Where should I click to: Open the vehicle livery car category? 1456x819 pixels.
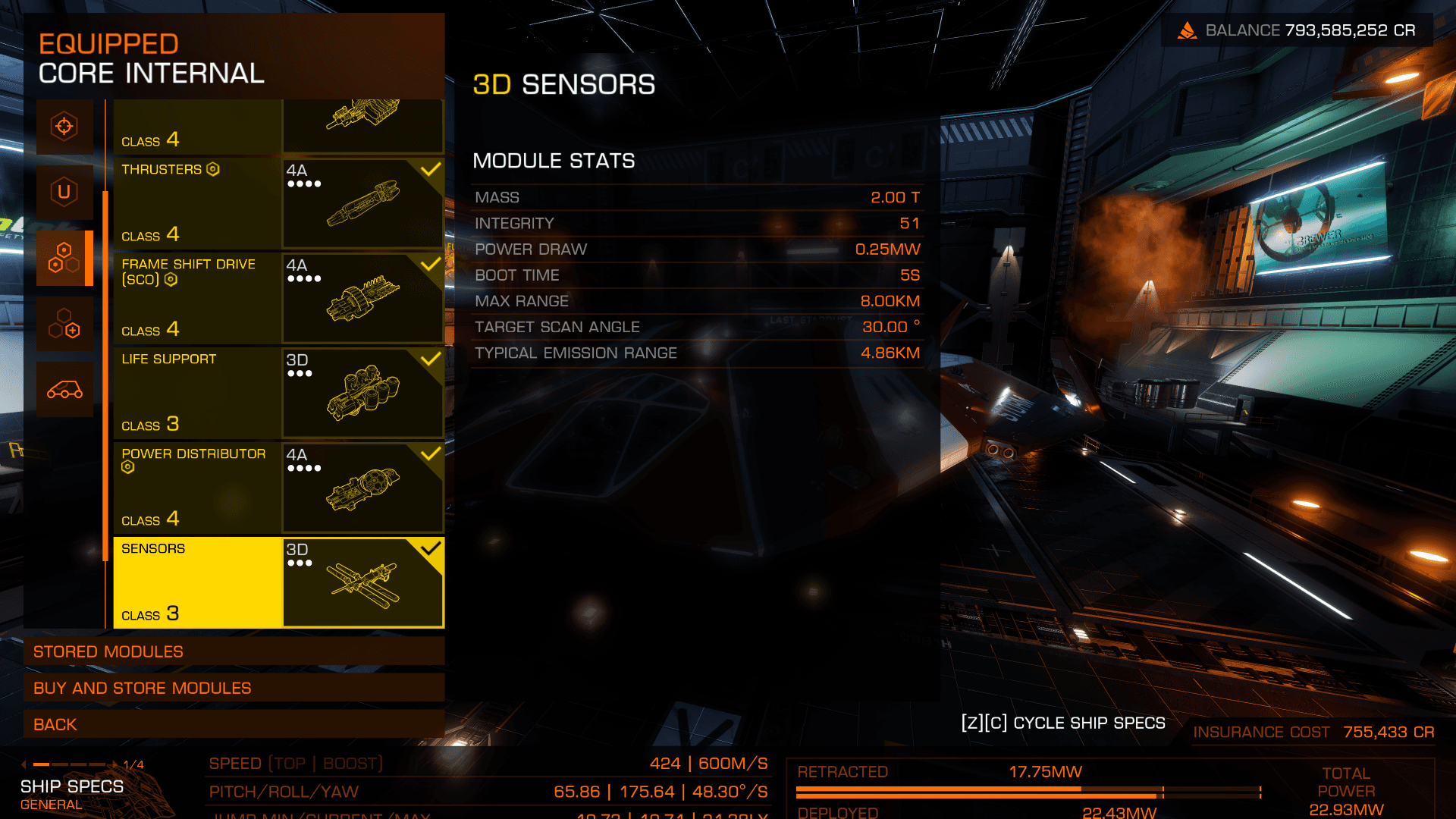coord(64,390)
